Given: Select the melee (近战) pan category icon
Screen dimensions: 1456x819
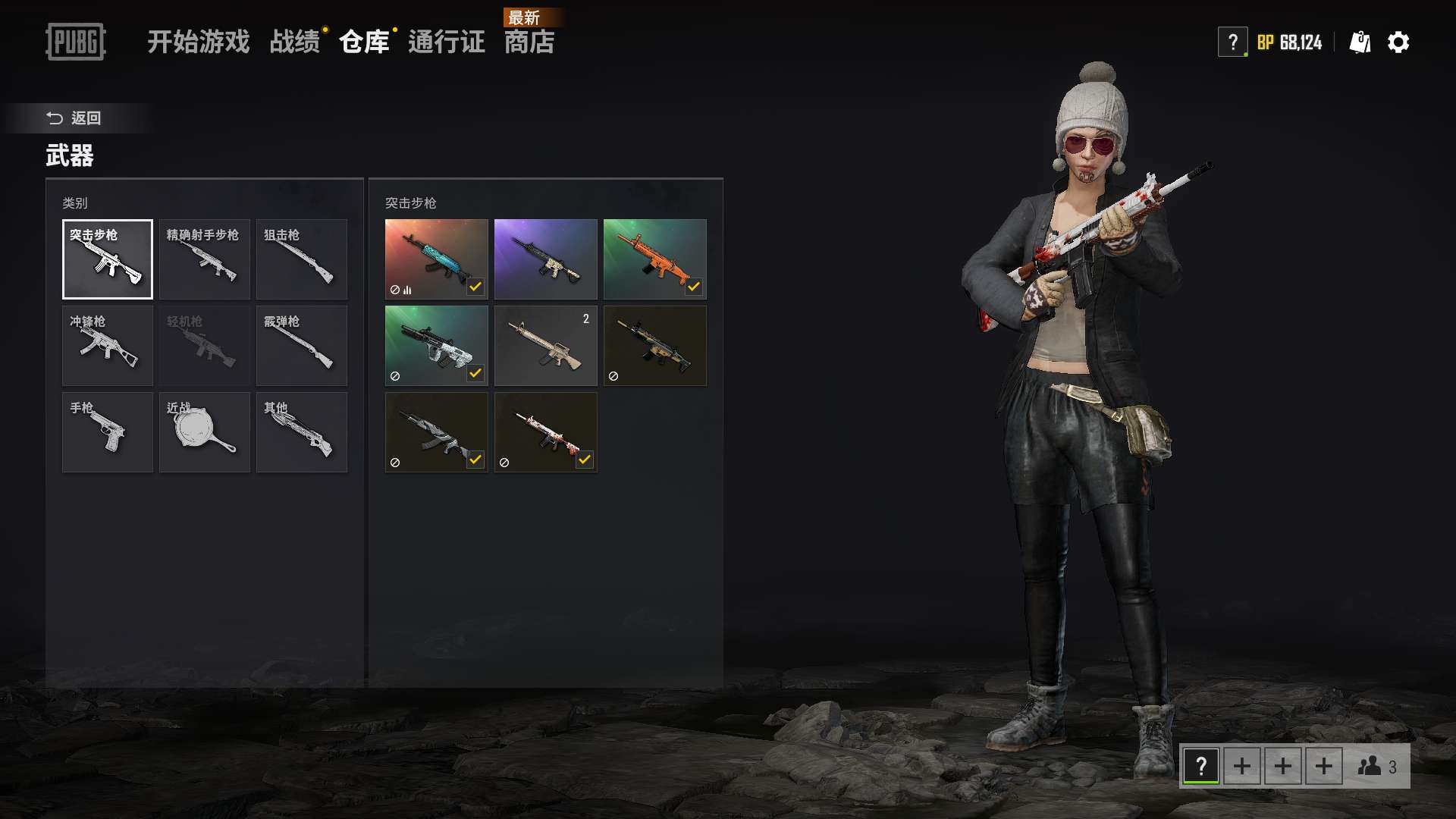Looking at the screenshot, I should (x=204, y=431).
